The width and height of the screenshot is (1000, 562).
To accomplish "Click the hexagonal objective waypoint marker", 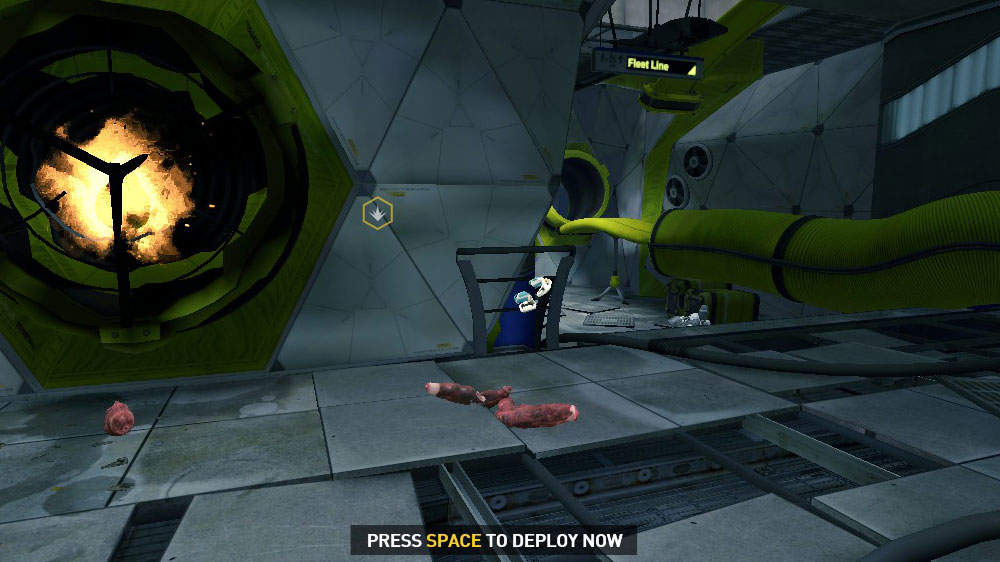I will click(x=377, y=213).
